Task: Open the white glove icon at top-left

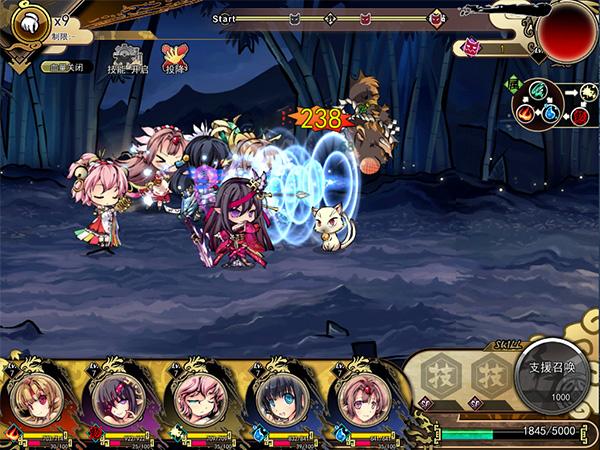Action: 30,22
